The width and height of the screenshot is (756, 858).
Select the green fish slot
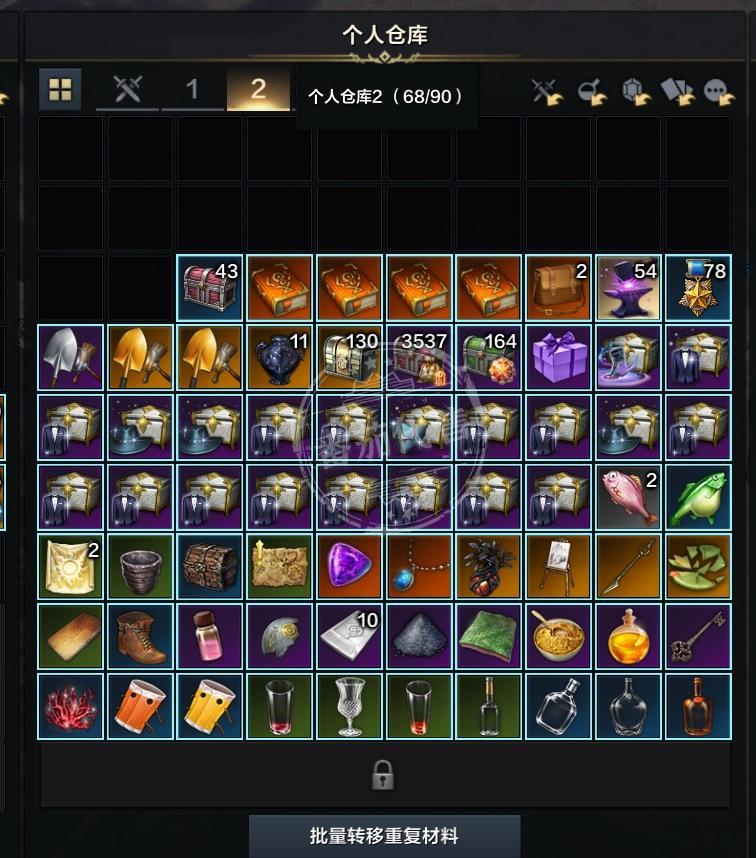[699, 497]
